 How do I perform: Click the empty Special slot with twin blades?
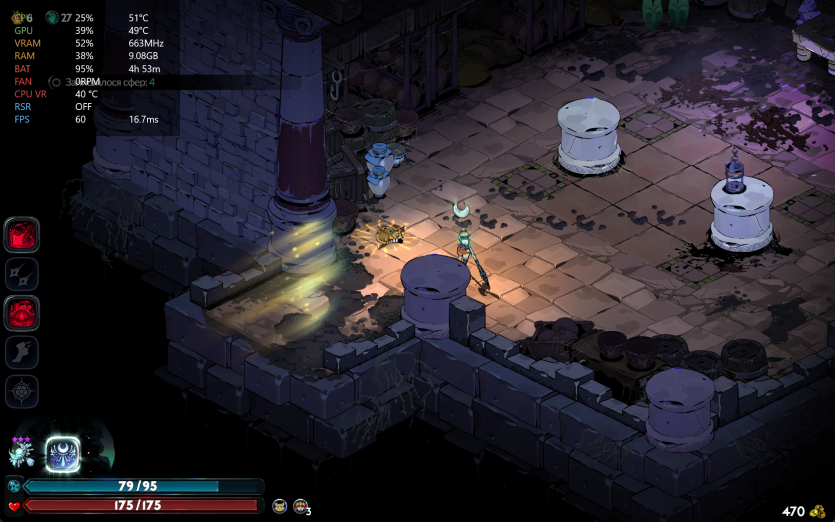[22, 274]
